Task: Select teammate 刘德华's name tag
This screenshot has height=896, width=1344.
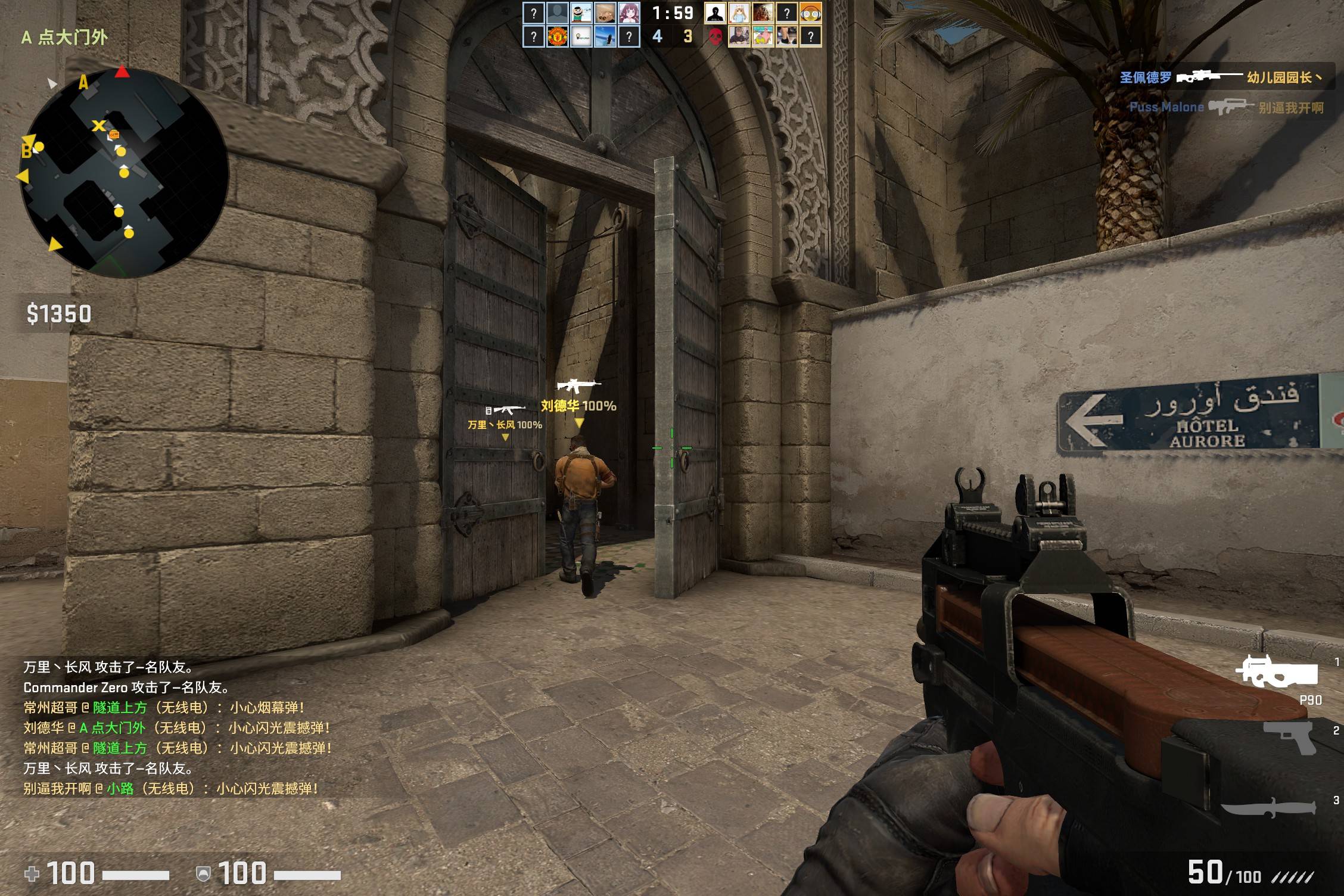Action: tap(578, 406)
